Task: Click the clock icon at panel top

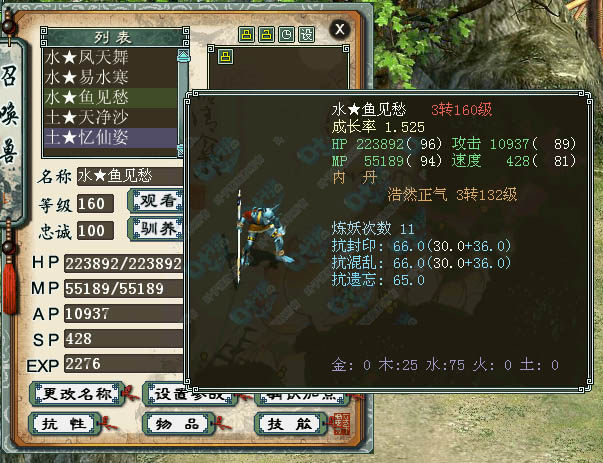Action: 286,34
